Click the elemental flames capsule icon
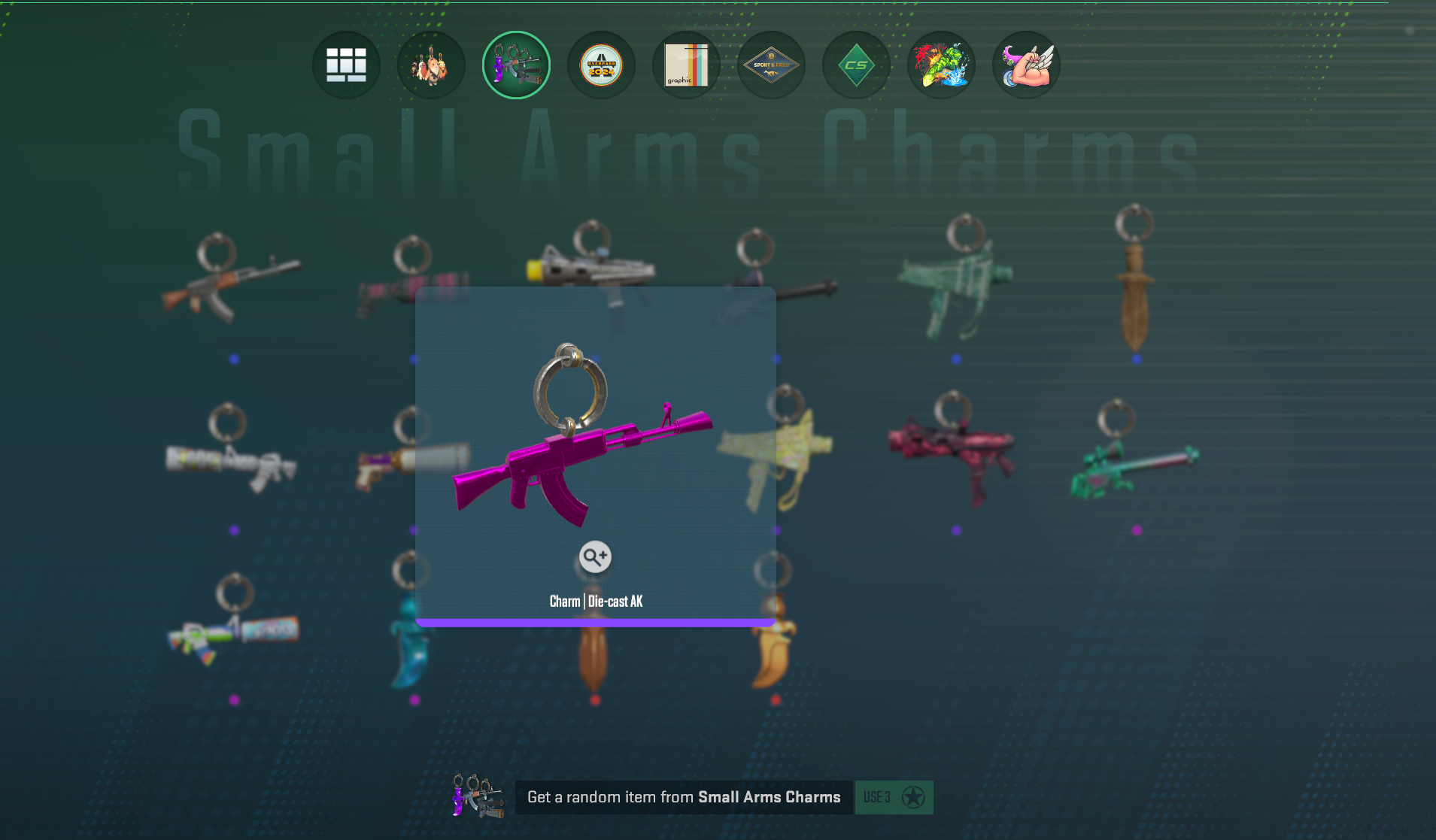Viewport: 1436px width, 840px height. pyautogui.click(x=942, y=65)
